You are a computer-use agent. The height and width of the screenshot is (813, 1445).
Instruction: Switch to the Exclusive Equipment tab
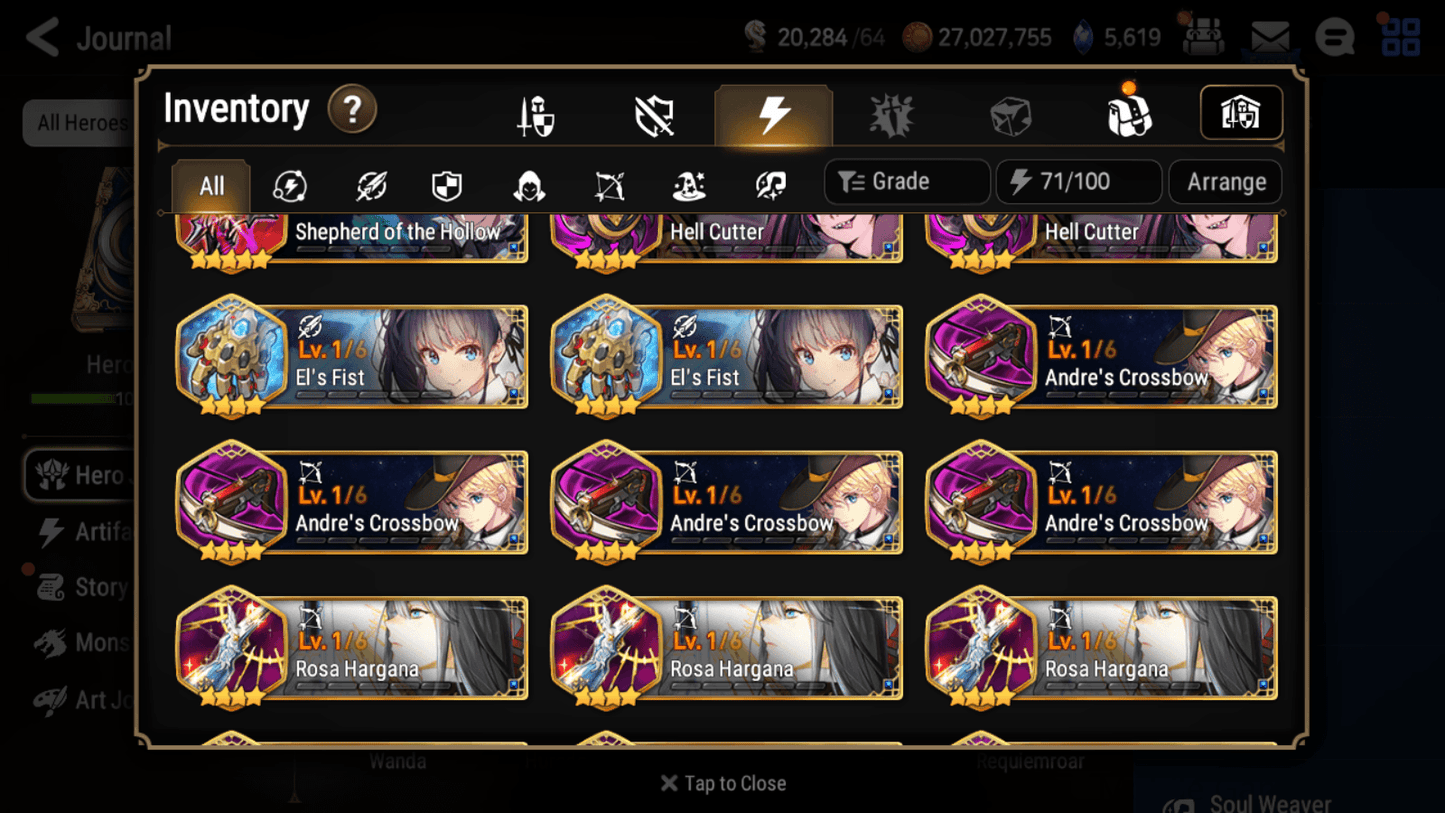654,114
